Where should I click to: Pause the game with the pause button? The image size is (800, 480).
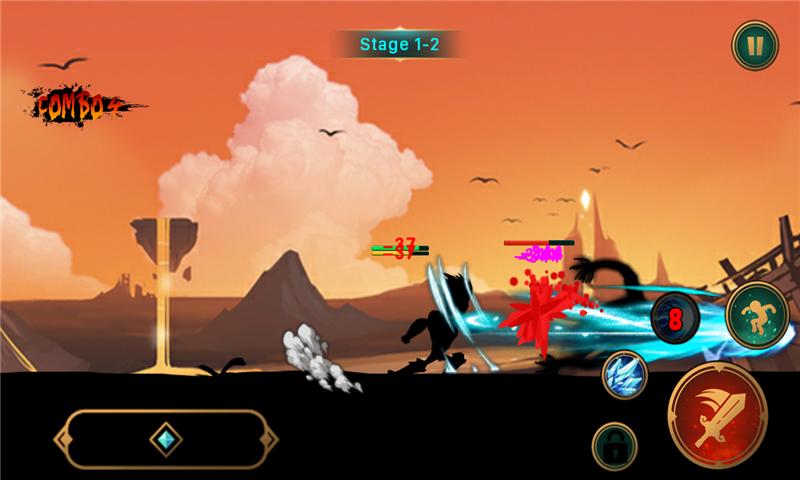[755, 45]
